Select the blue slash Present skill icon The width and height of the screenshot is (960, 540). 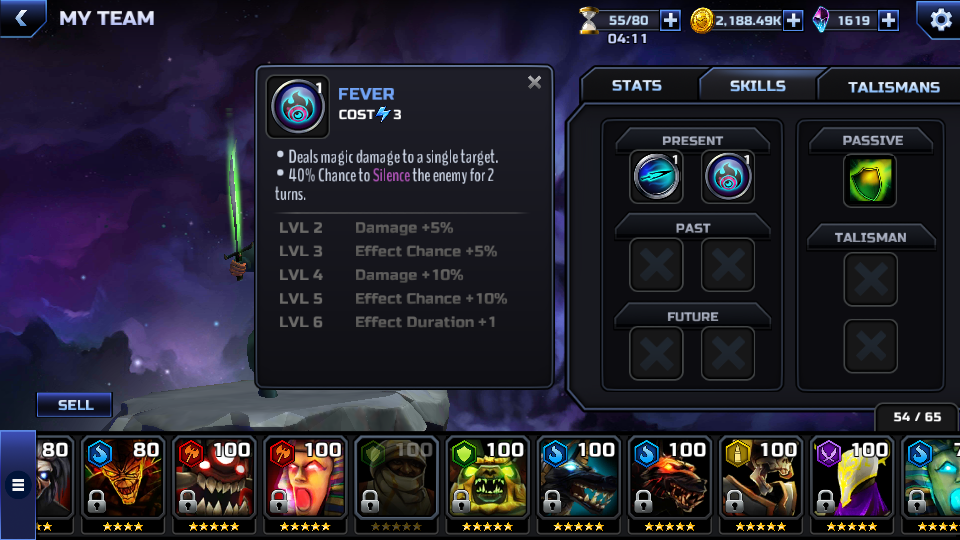[658, 177]
